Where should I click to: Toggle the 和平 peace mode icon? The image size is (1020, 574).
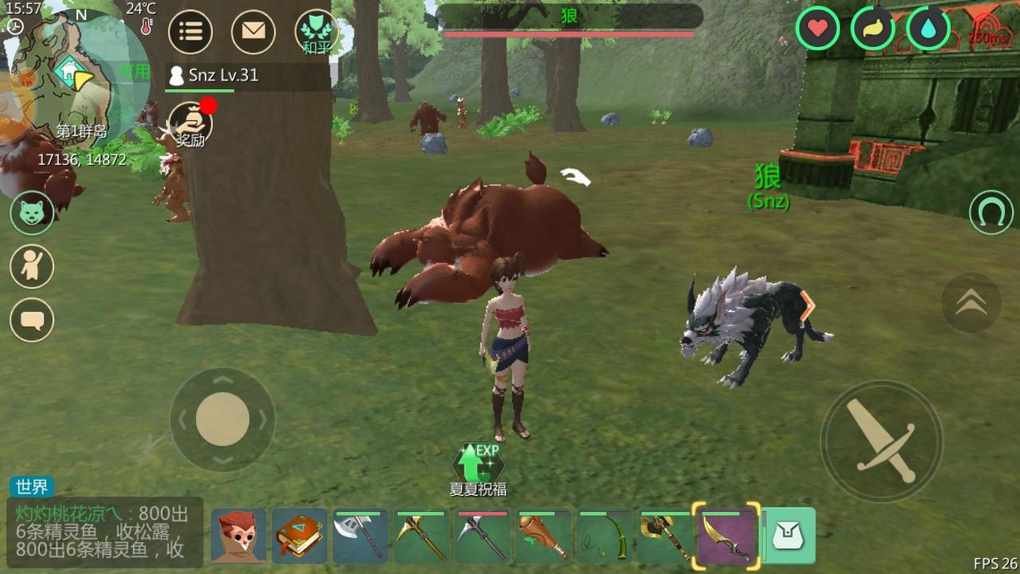tap(316, 33)
